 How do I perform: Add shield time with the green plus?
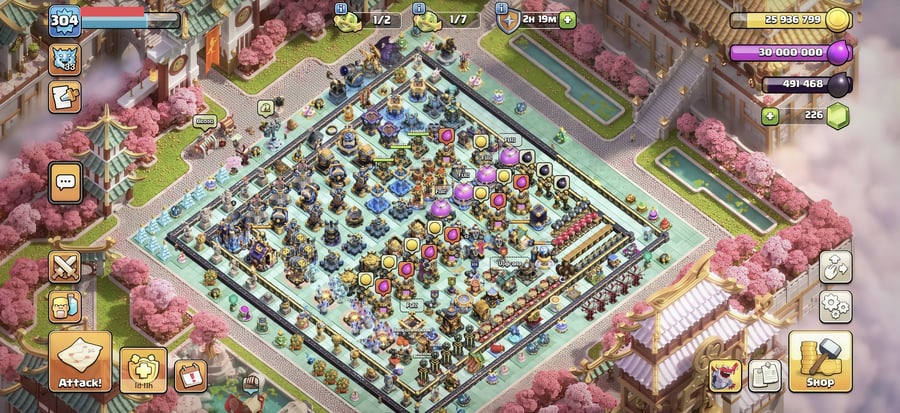(x=568, y=19)
